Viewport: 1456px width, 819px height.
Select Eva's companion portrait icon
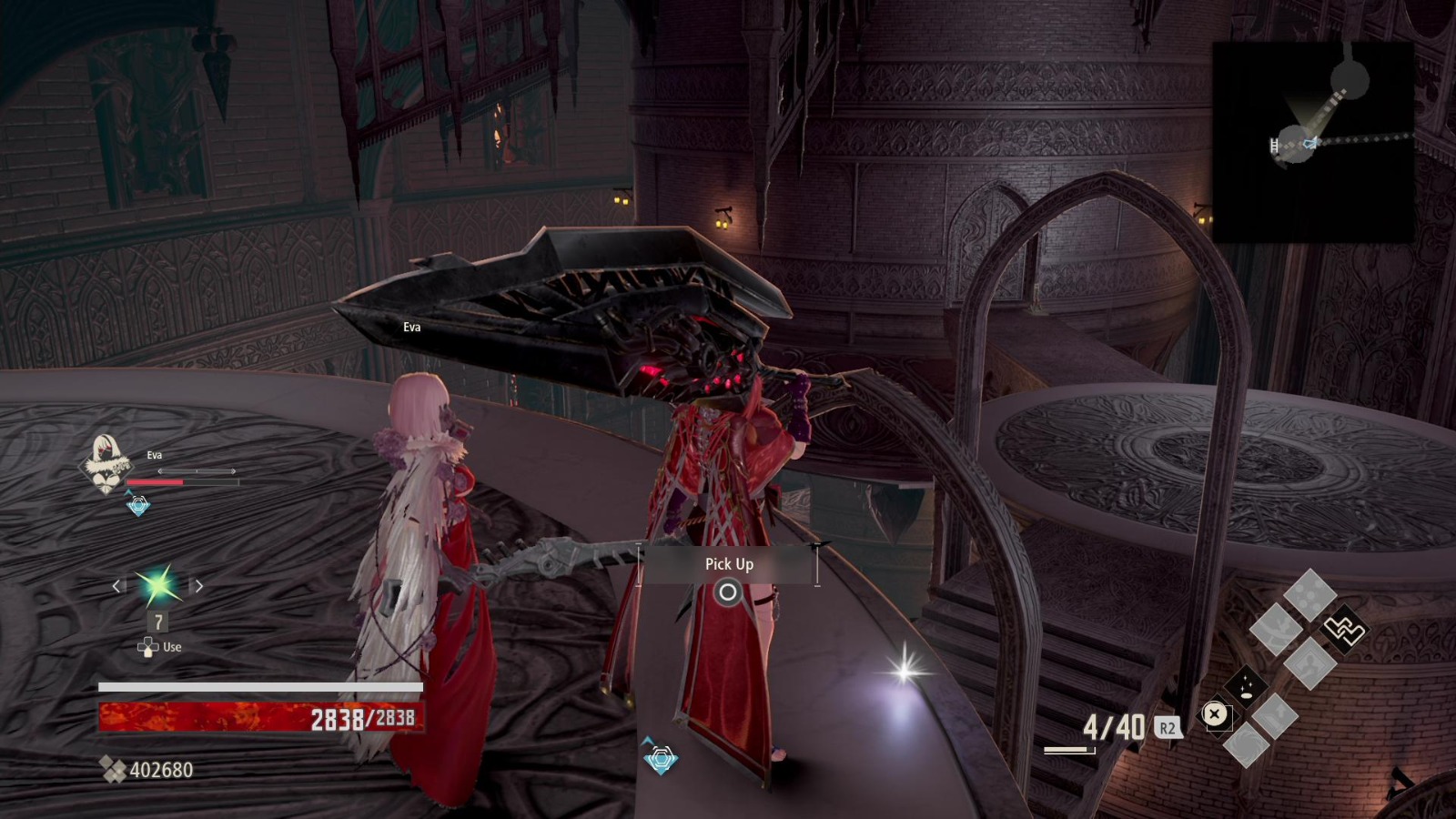coord(104,465)
